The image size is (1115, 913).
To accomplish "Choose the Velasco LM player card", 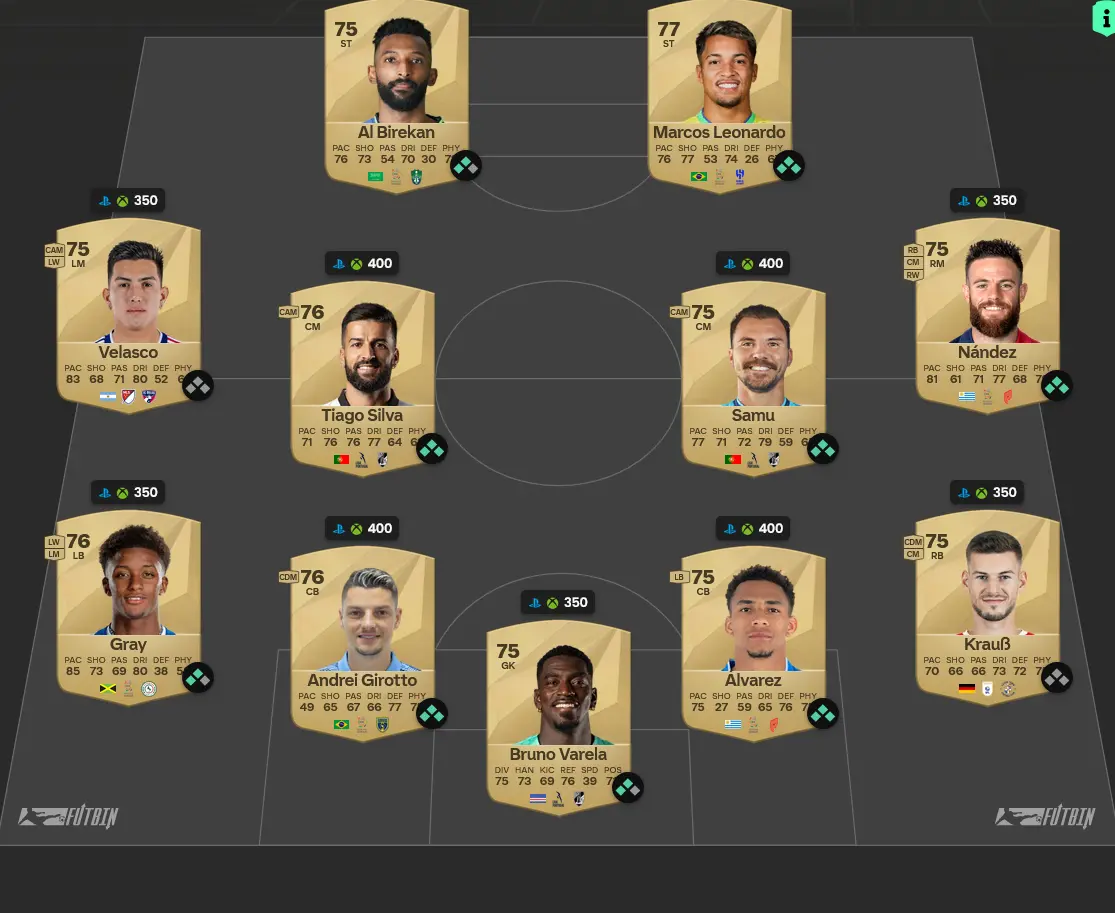I will tap(128, 310).
